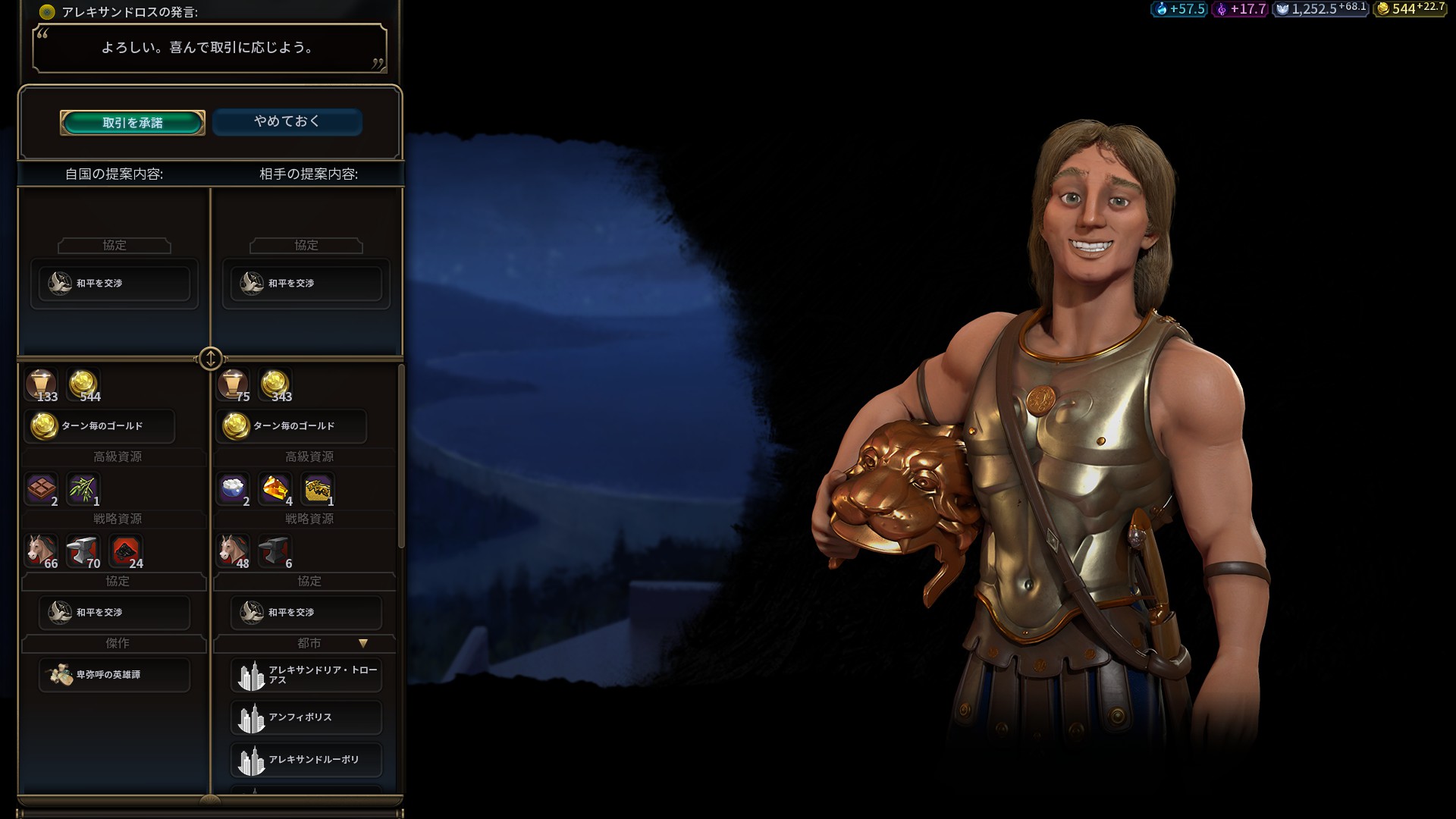
Task: Decline with the やめておく button
Action: click(x=287, y=121)
